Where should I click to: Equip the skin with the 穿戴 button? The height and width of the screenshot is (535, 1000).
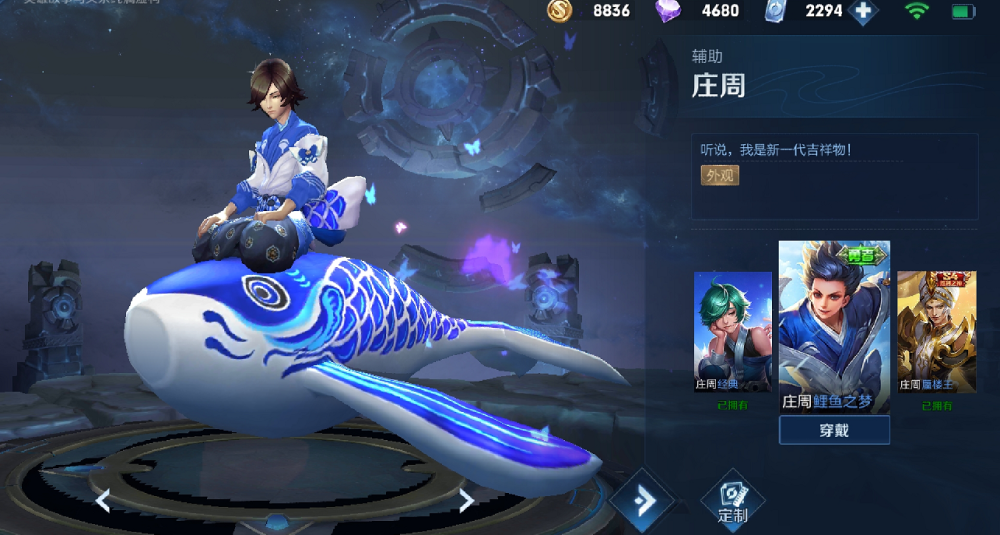click(834, 430)
